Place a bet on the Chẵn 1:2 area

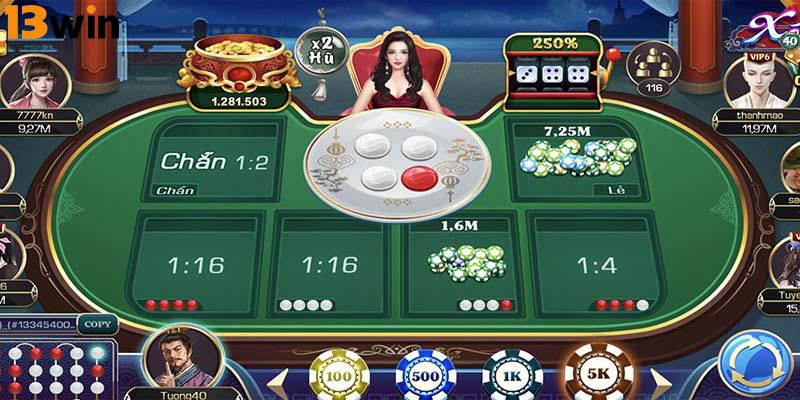click(x=215, y=160)
